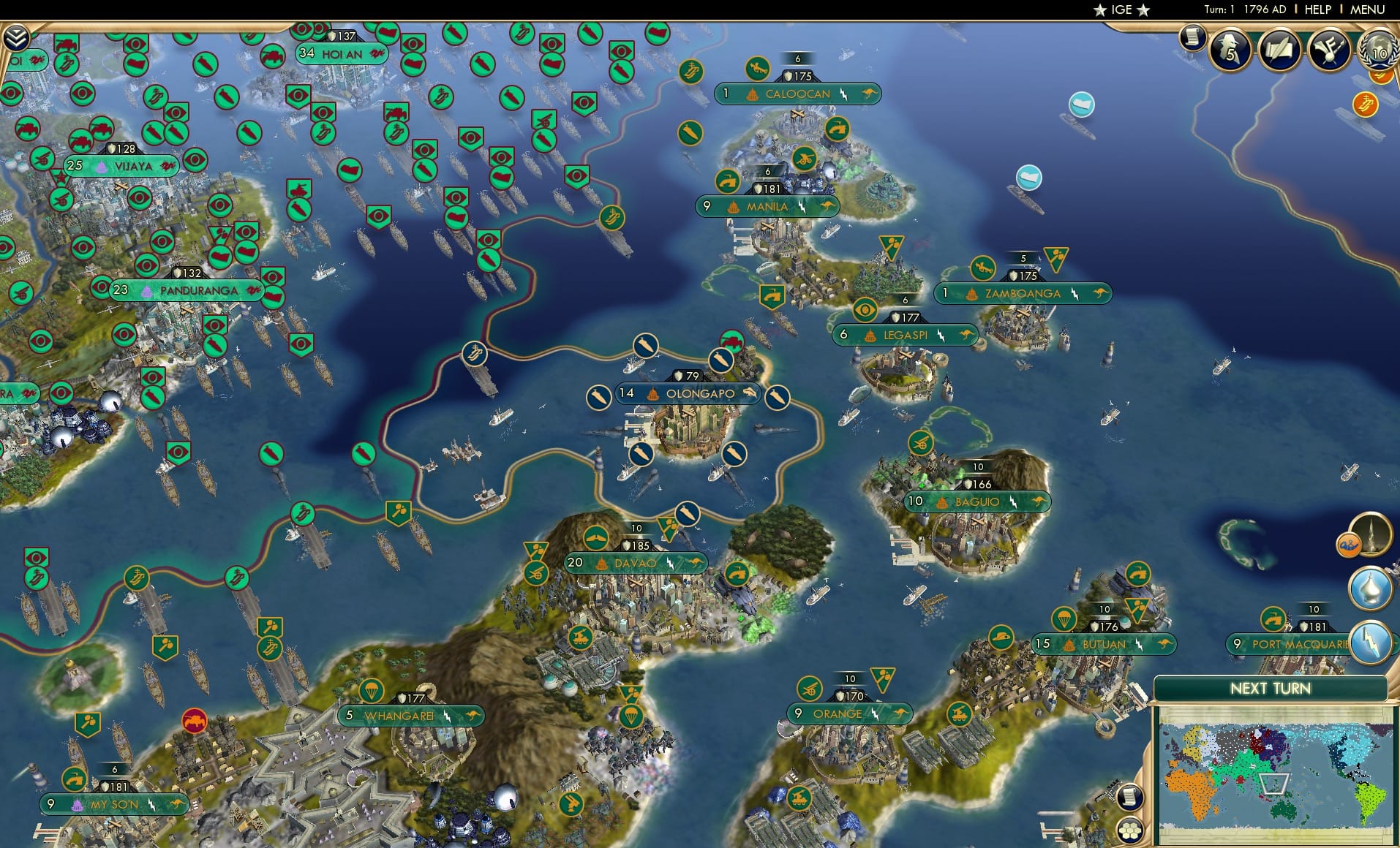The width and height of the screenshot is (1400, 848).
Task: Toggle Strategic View with the hex grid icon
Action: tap(1130, 830)
